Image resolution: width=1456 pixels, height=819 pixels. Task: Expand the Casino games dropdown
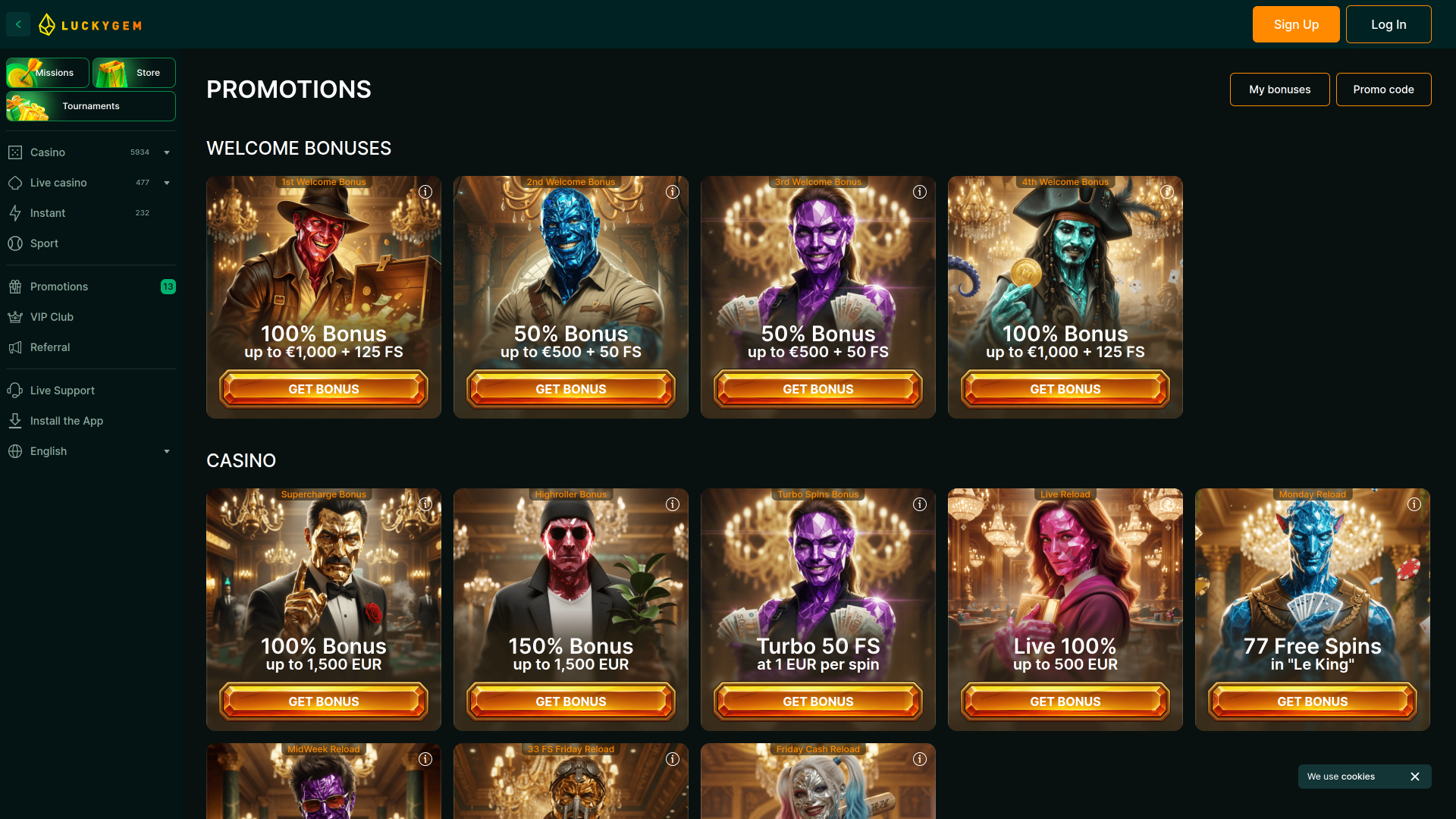[x=166, y=152]
